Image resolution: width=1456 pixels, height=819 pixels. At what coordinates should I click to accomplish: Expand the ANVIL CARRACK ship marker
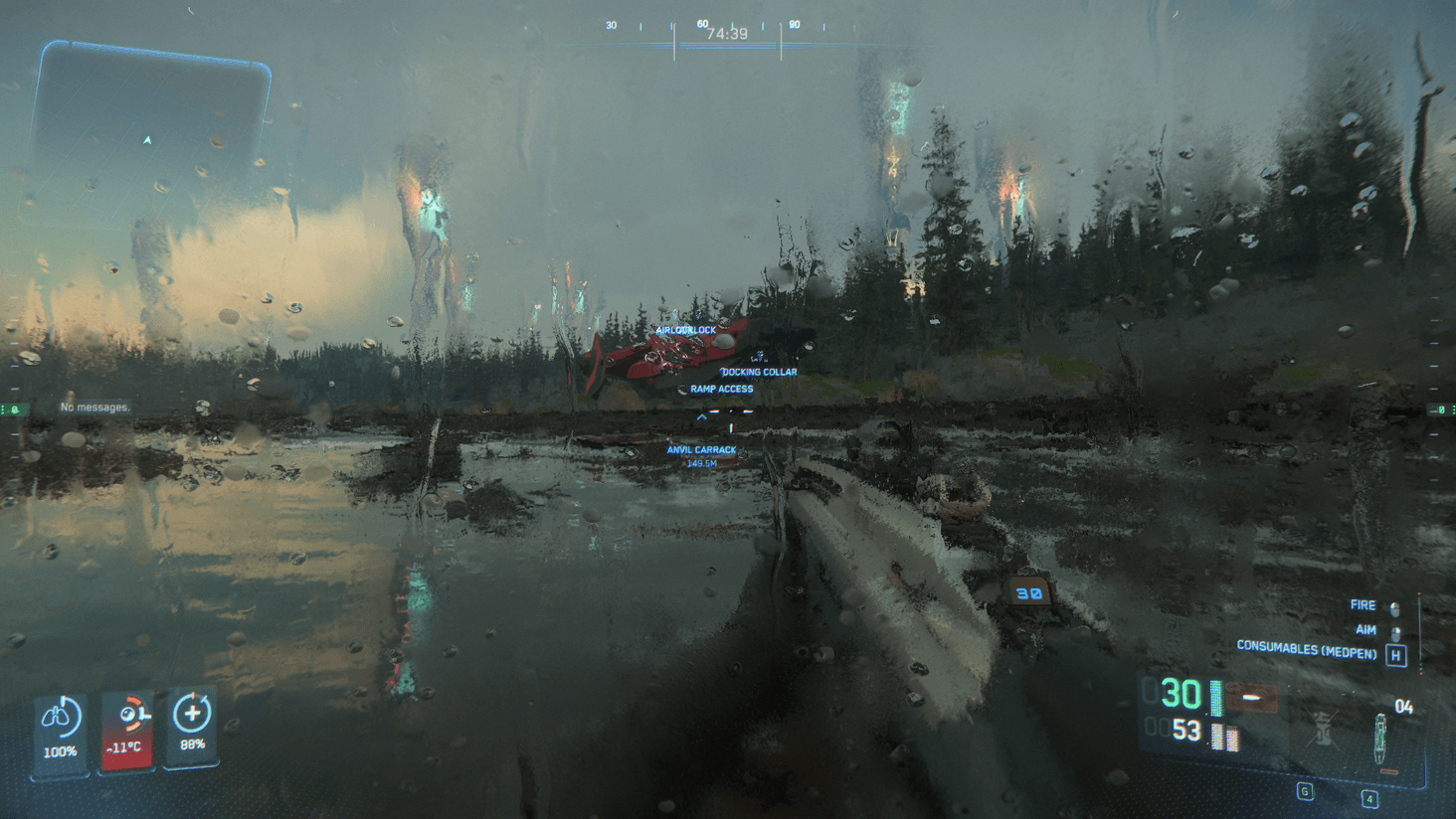coord(700,449)
